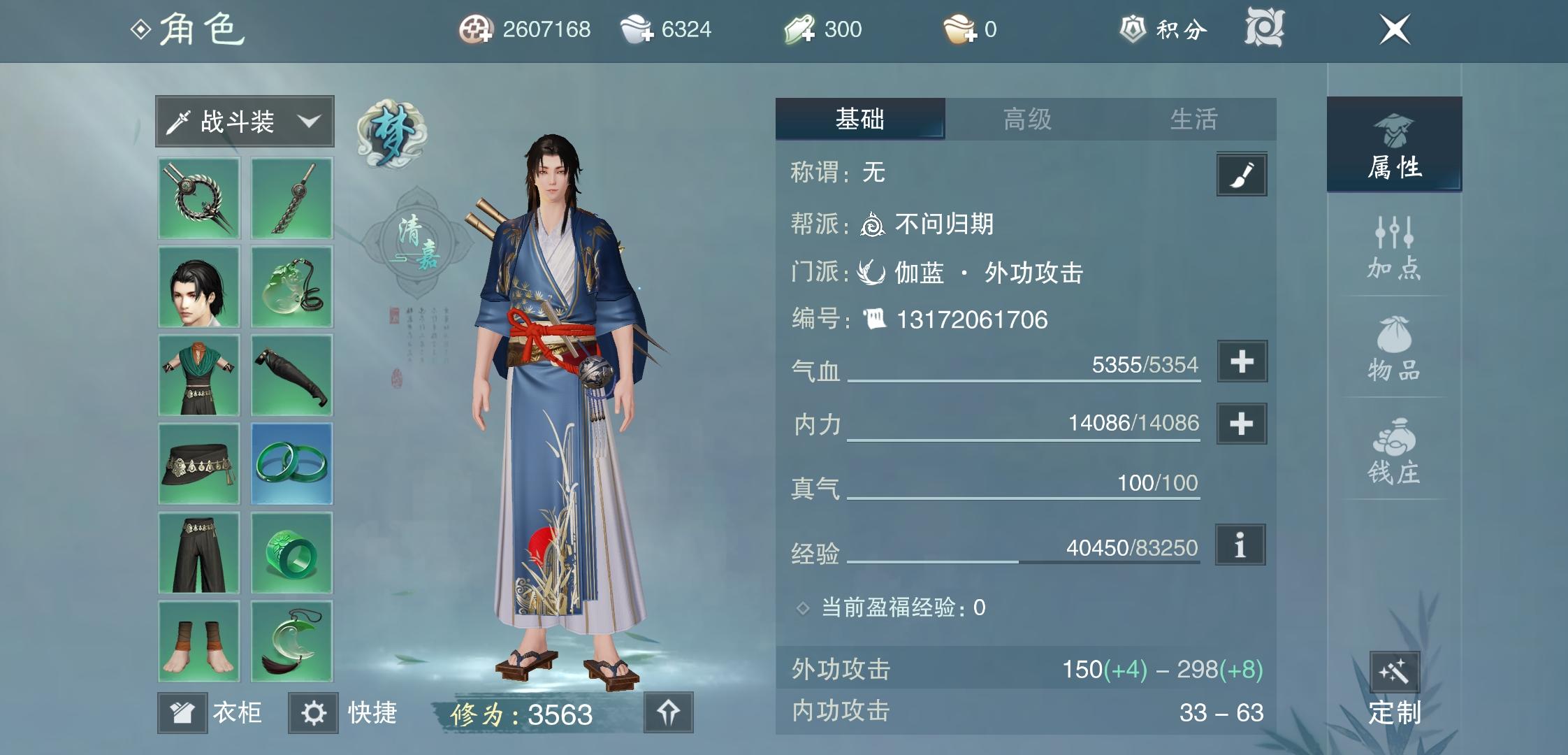Viewport: 1568px width, 755px height.
Task: Click experience info button
Action: point(1241,546)
